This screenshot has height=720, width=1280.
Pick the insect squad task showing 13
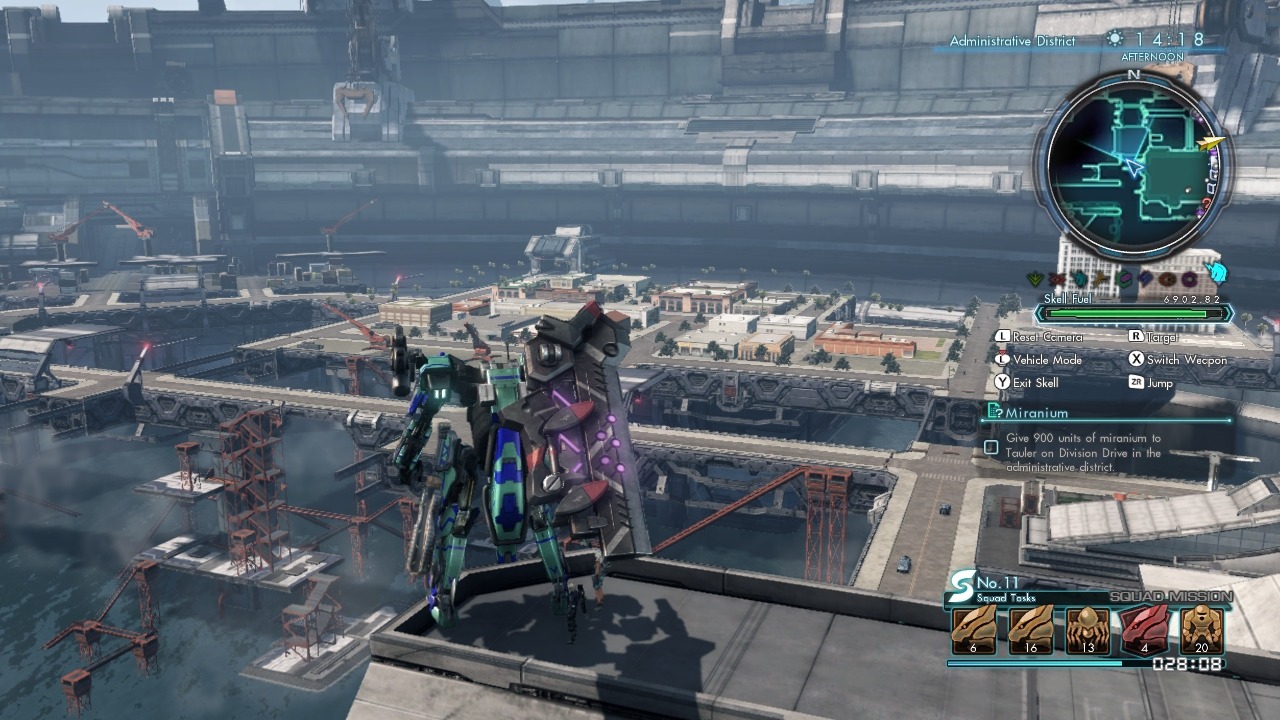tap(1087, 631)
